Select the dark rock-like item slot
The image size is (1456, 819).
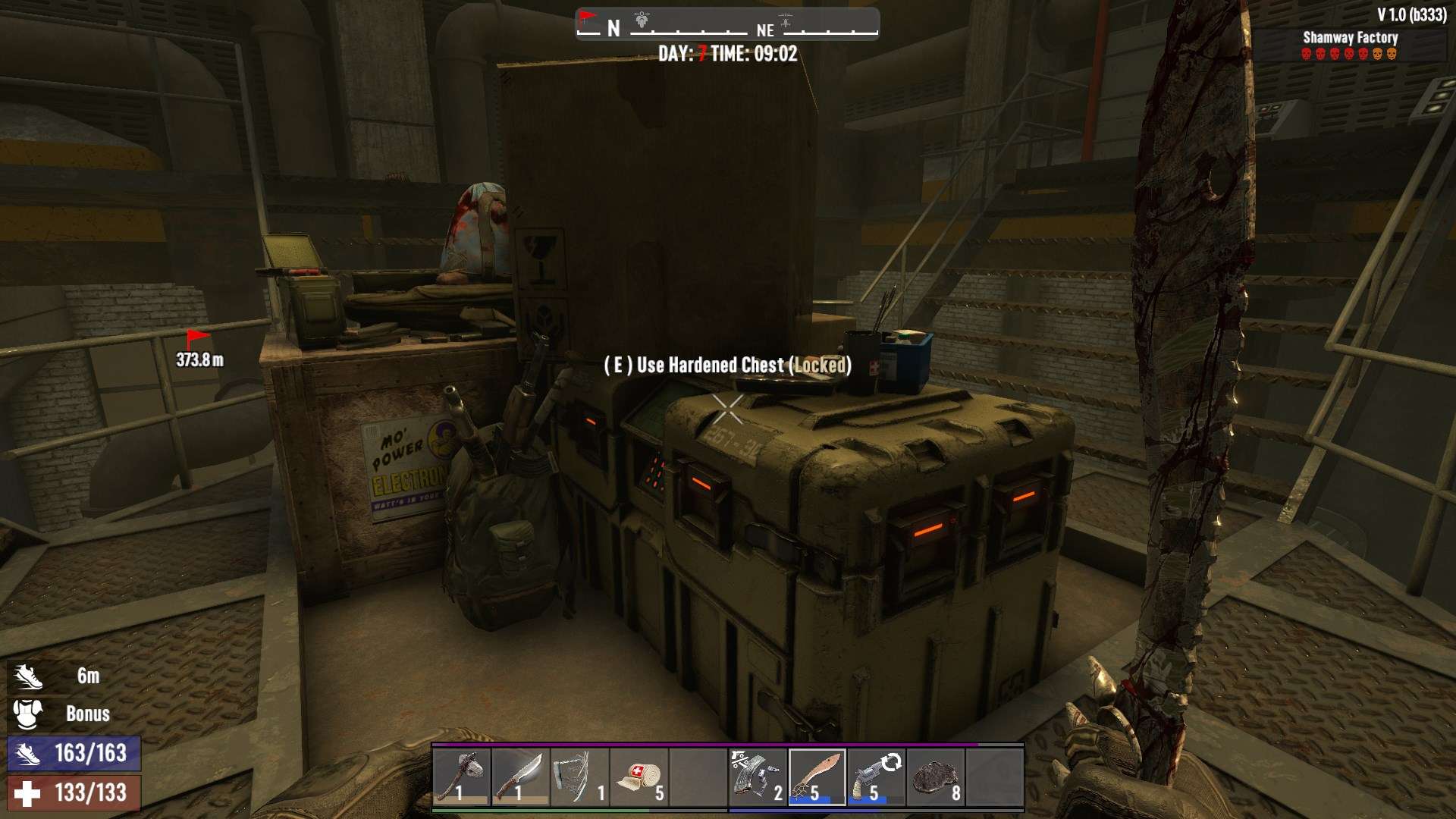pyautogui.click(x=935, y=777)
